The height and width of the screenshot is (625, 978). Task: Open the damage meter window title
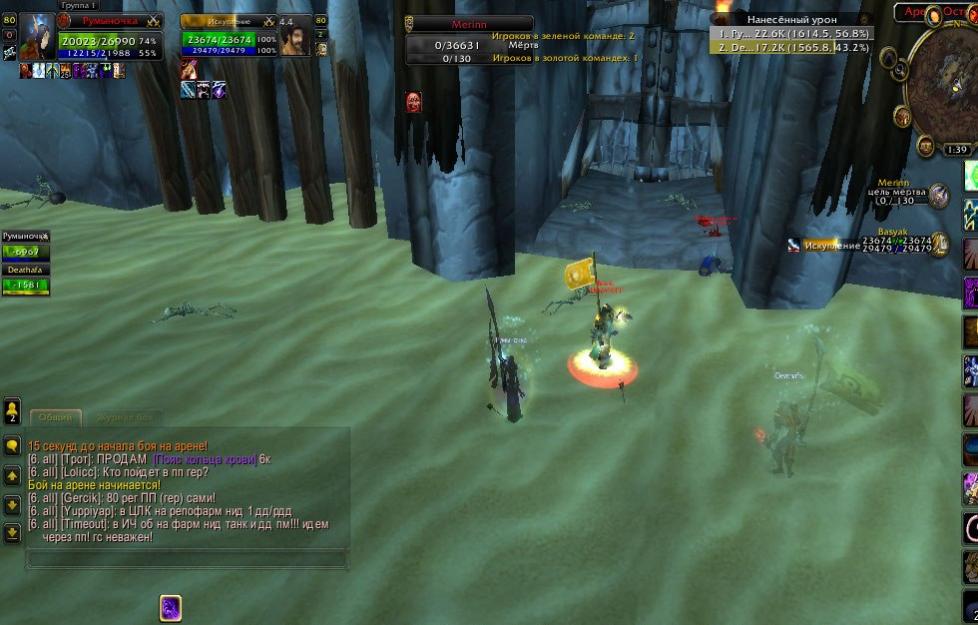click(x=791, y=19)
